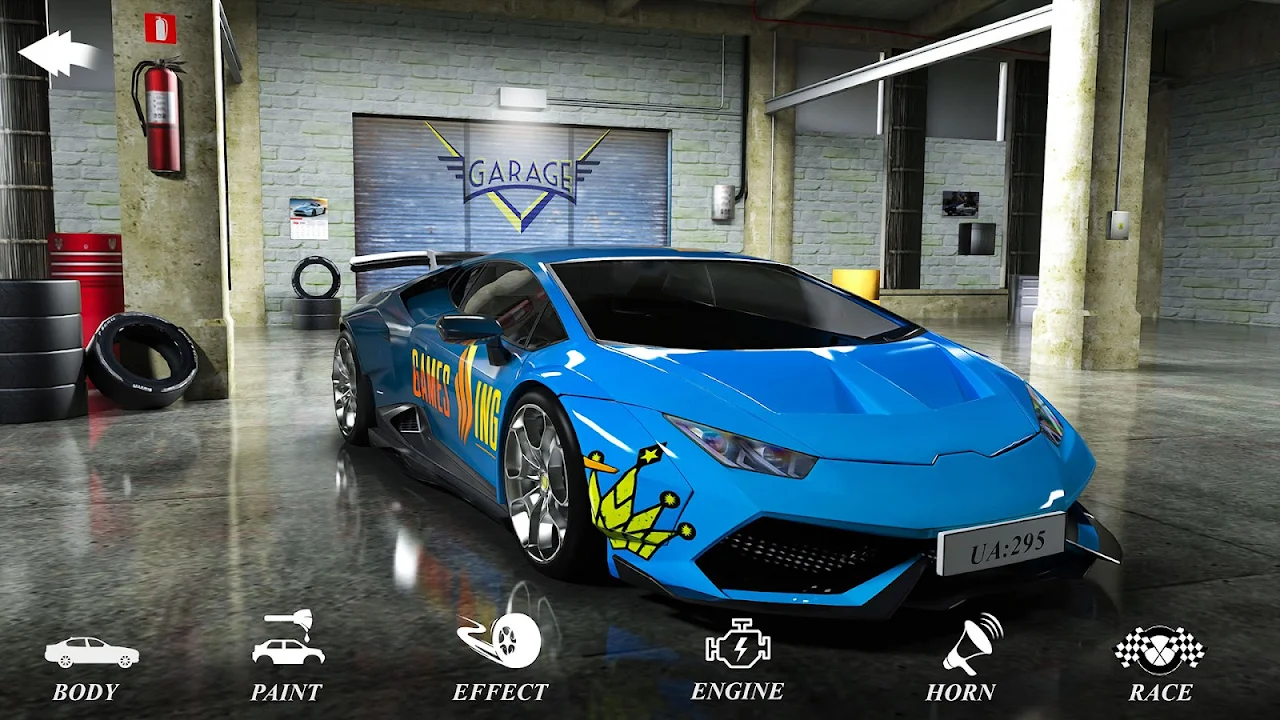
Task: Open the Body customization menu
Action: tap(90, 665)
